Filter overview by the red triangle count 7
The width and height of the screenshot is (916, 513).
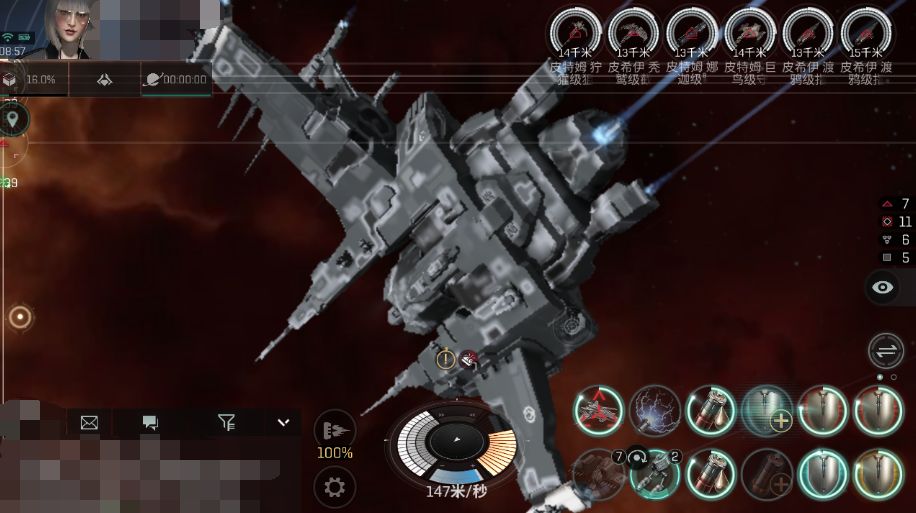pyautogui.click(x=895, y=204)
